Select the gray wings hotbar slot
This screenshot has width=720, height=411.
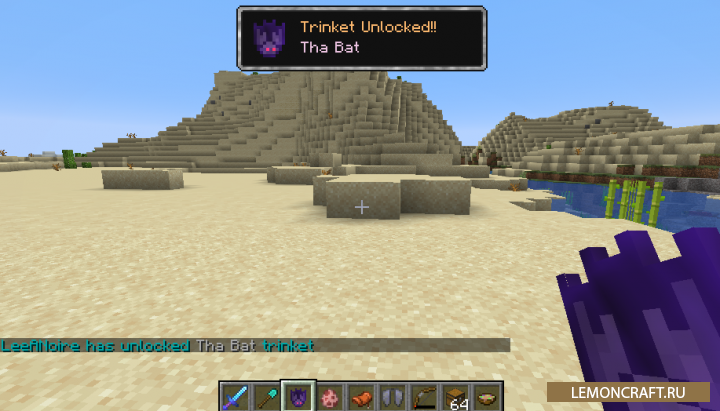[x=391, y=396]
